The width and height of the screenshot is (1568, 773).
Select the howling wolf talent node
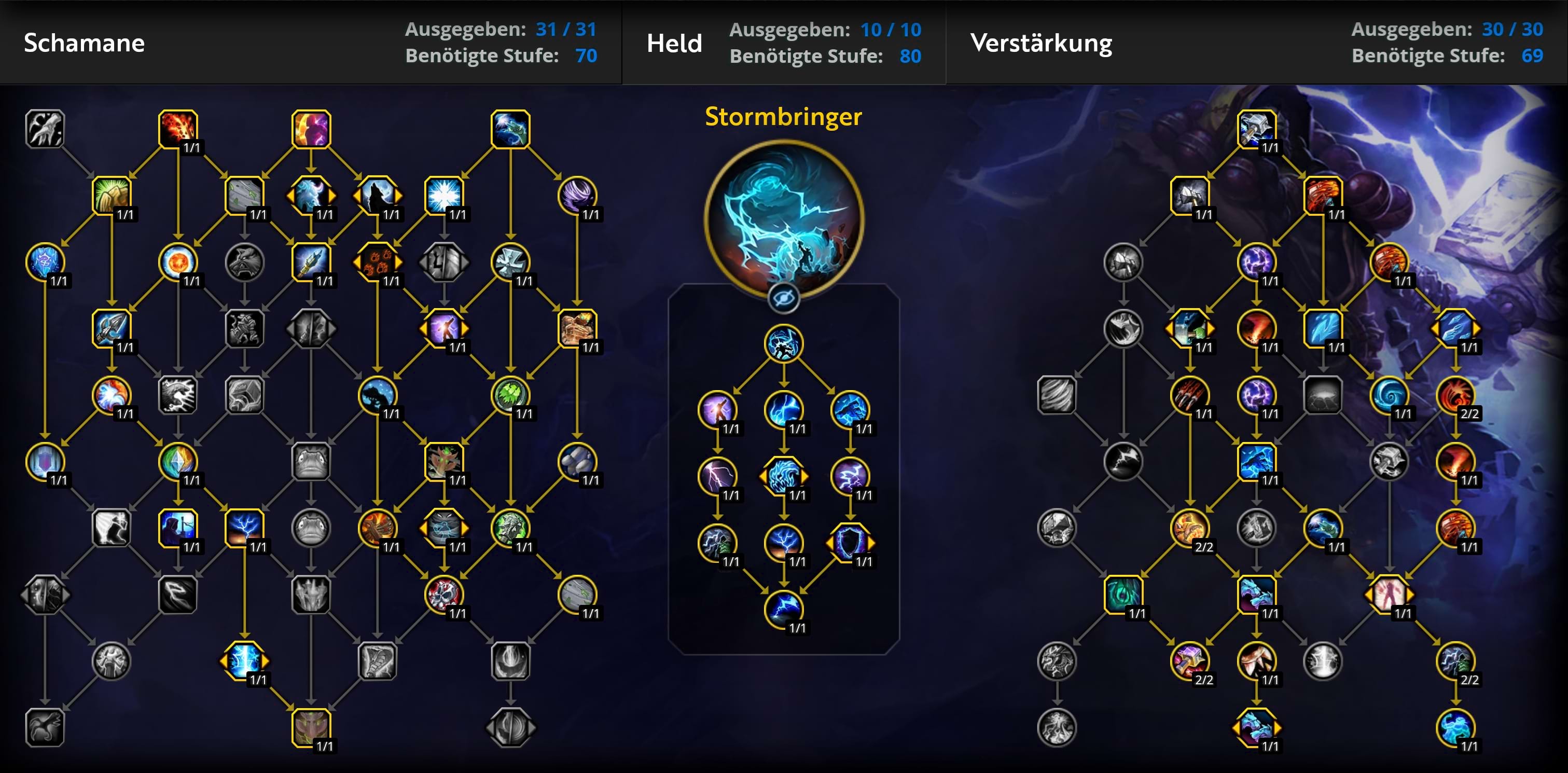click(378, 195)
